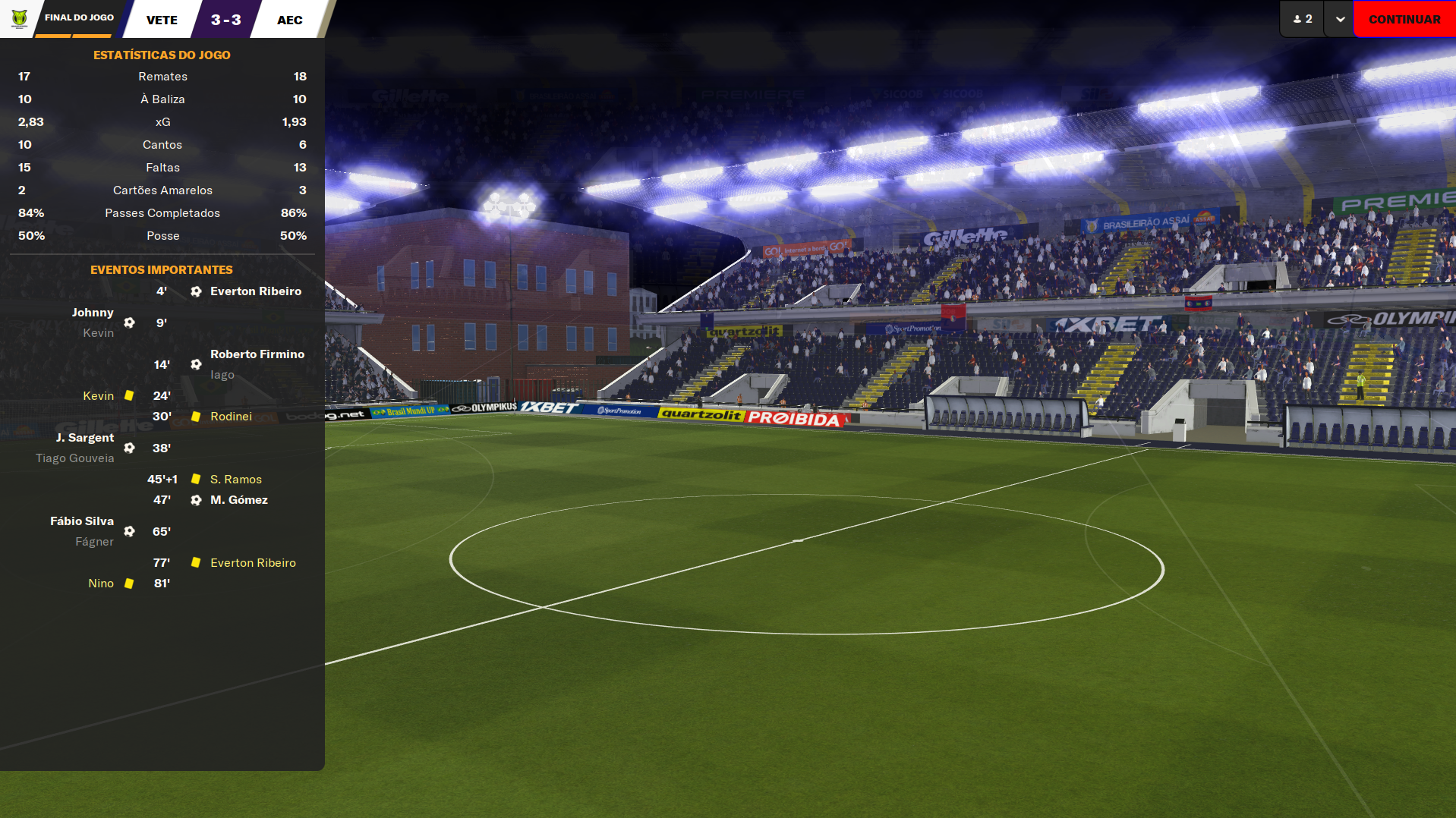Click the red Continuar button
The image size is (1456, 818).
pos(1404,19)
